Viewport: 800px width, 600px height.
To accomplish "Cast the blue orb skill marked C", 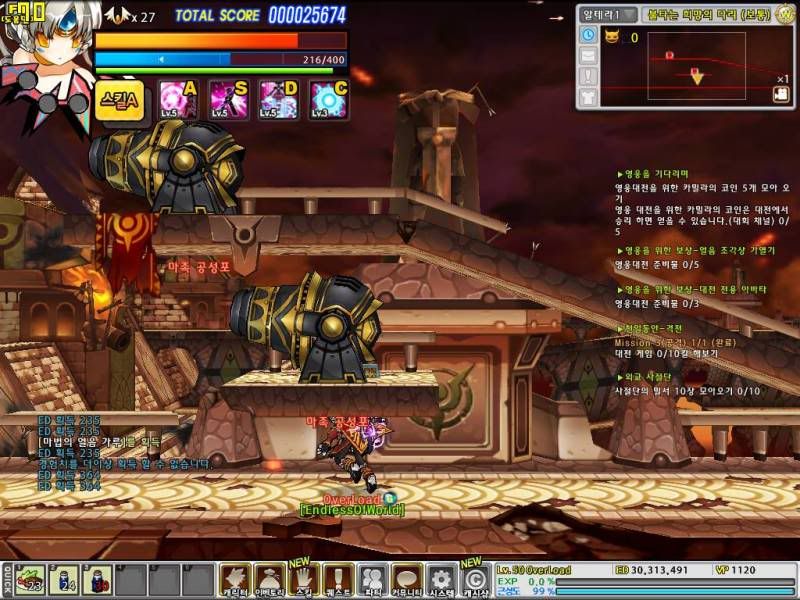I will (328, 100).
